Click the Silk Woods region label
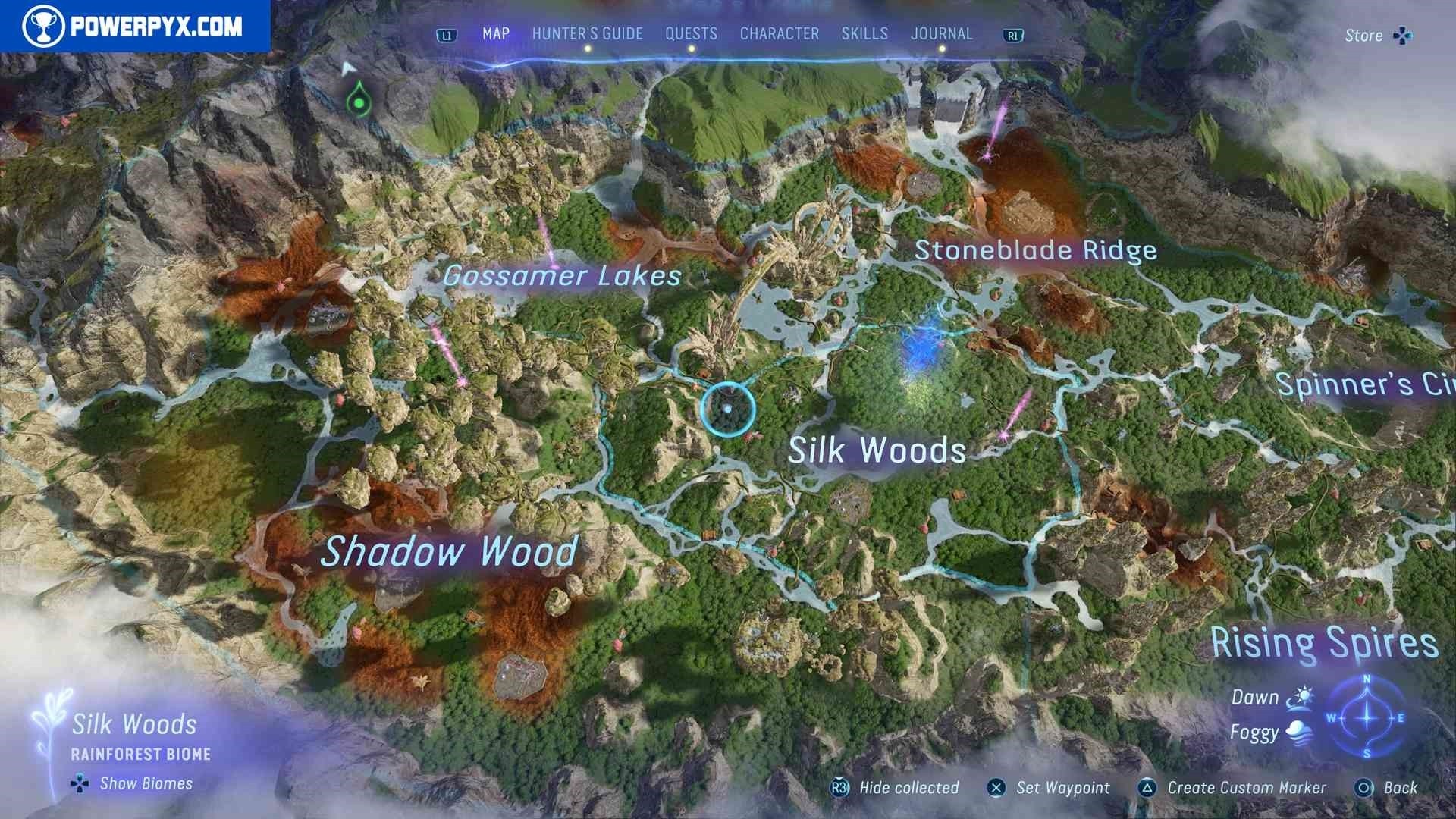 [x=877, y=450]
